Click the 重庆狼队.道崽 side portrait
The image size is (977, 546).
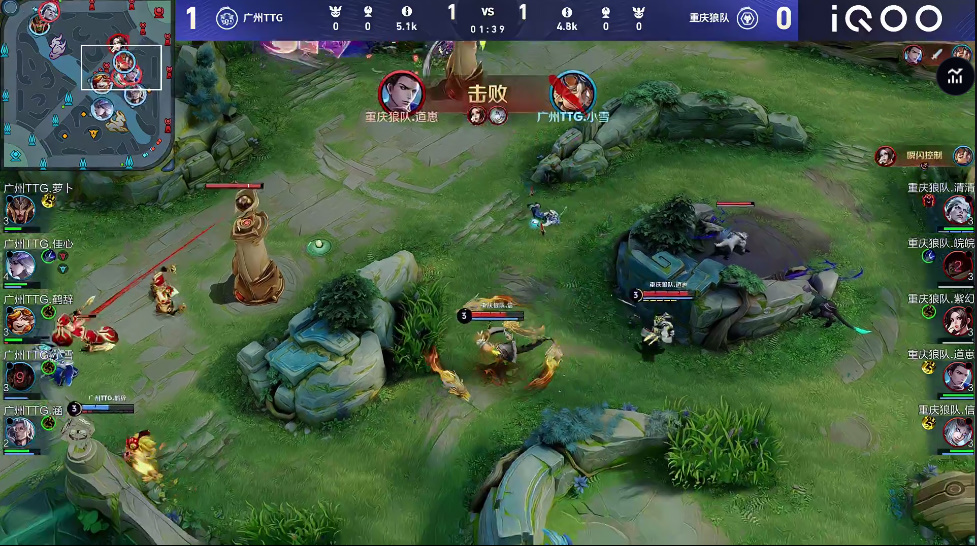click(x=957, y=376)
